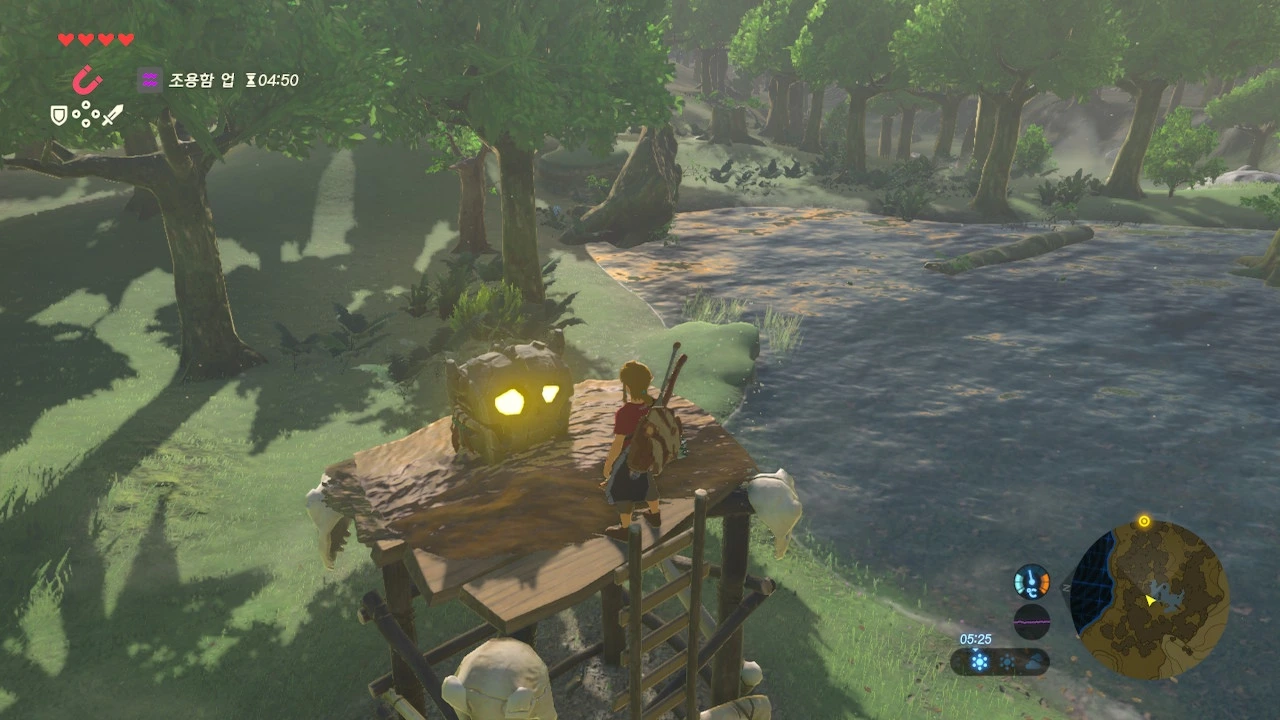The width and height of the screenshot is (1280, 720).
Task: Click the thermometer temperature gauge
Action: (x=1031, y=582)
